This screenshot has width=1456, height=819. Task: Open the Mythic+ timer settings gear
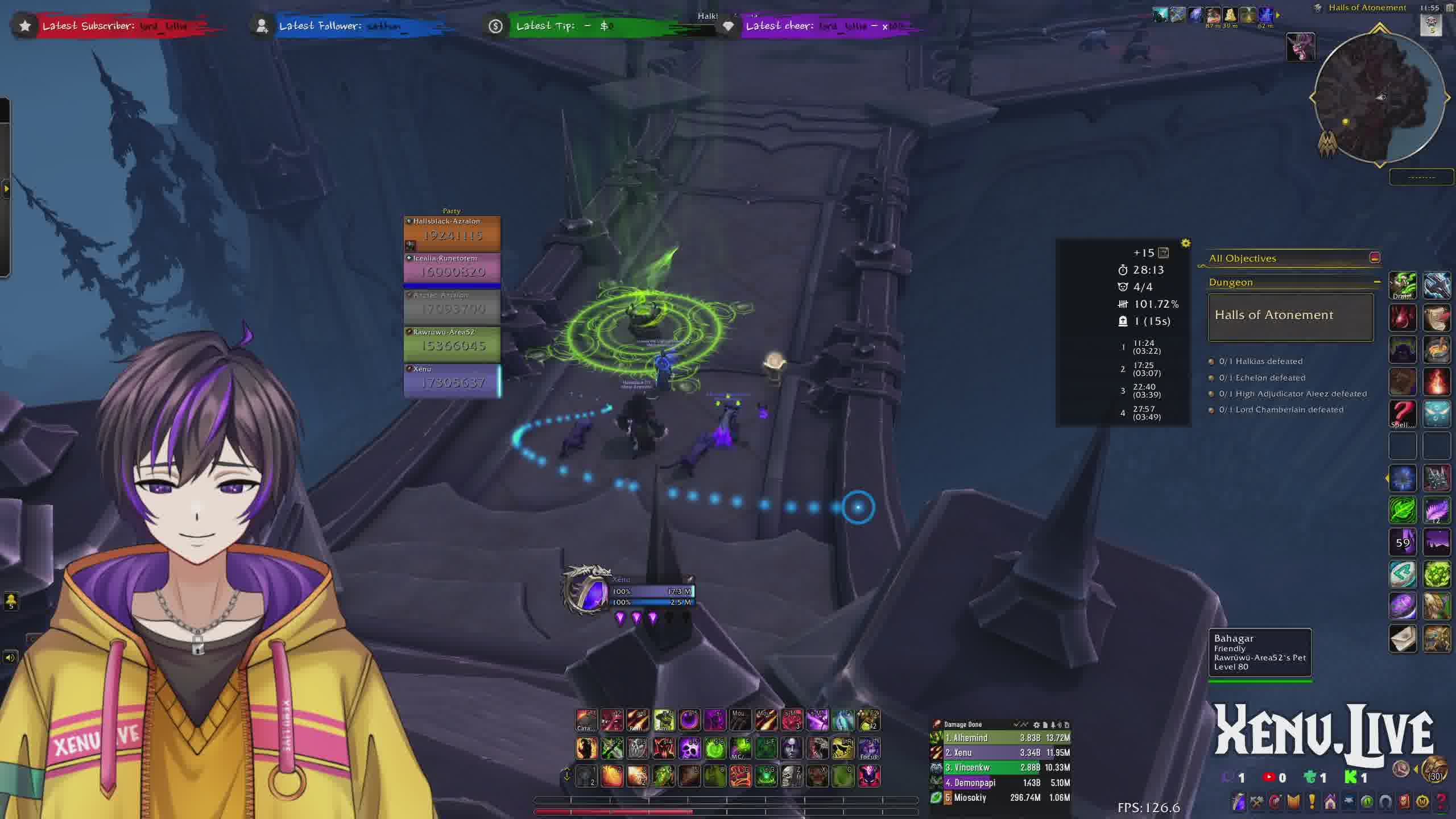[1185, 243]
